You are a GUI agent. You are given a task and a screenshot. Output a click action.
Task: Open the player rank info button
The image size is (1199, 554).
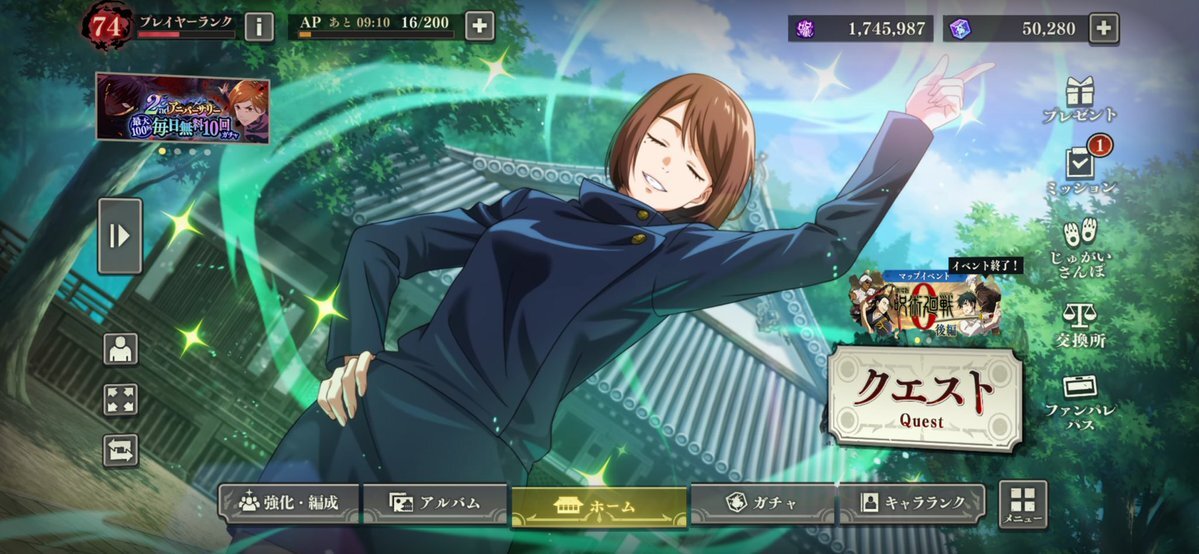(259, 26)
